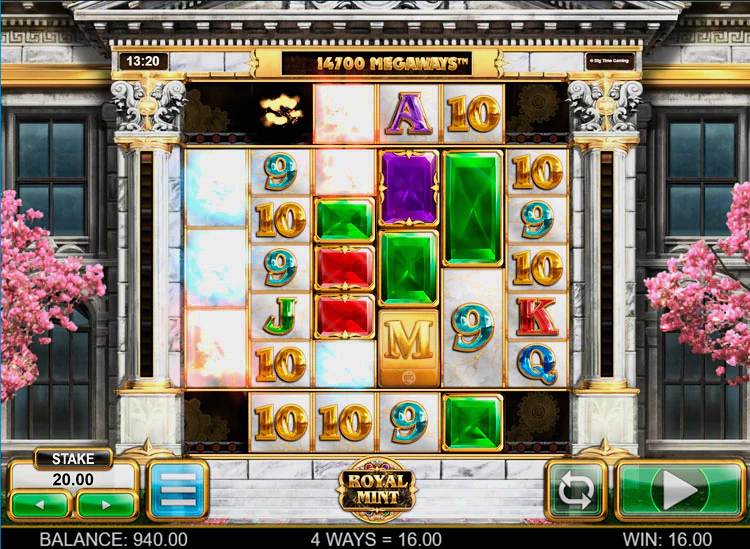The height and width of the screenshot is (549, 750).
Task: Increase stake with the right arrow
Action: tap(105, 503)
